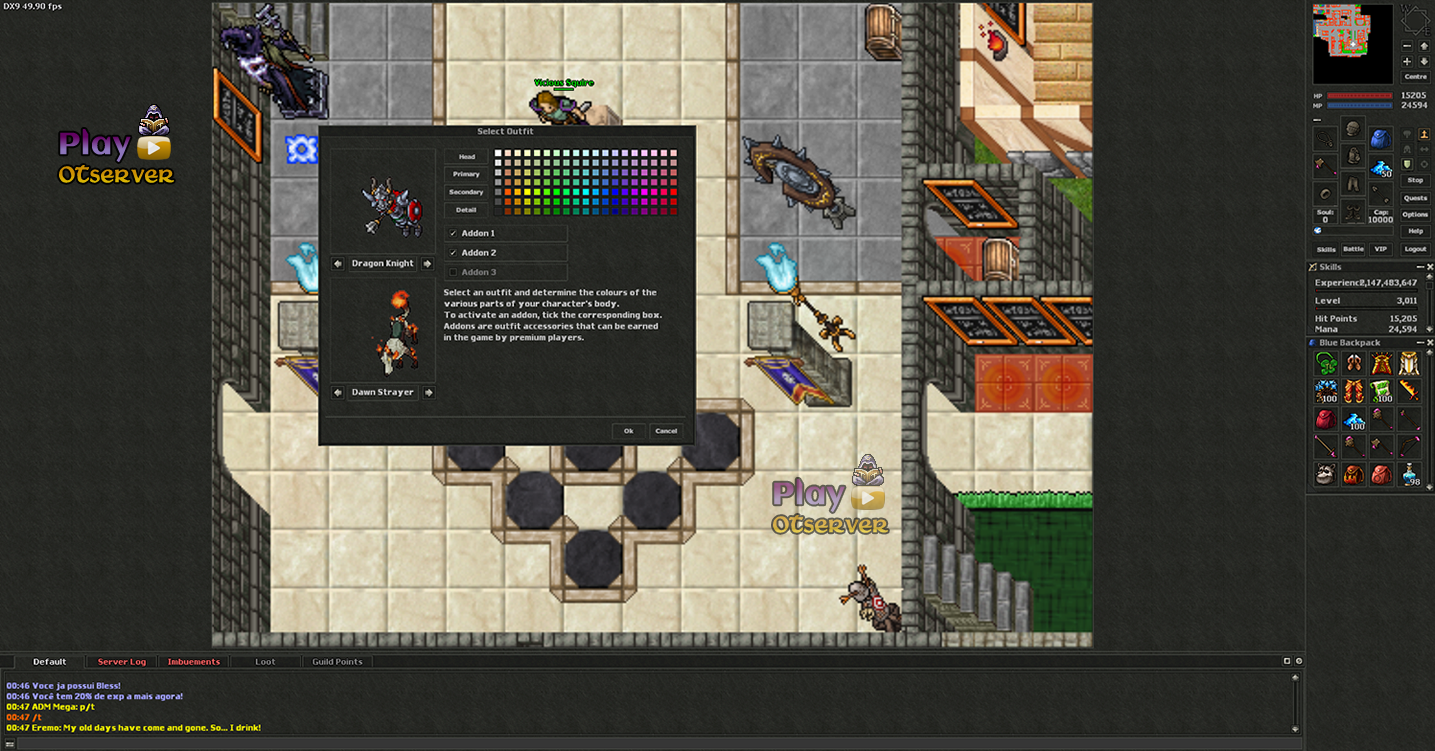Close the Blue Backpack window

click(x=1430, y=343)
